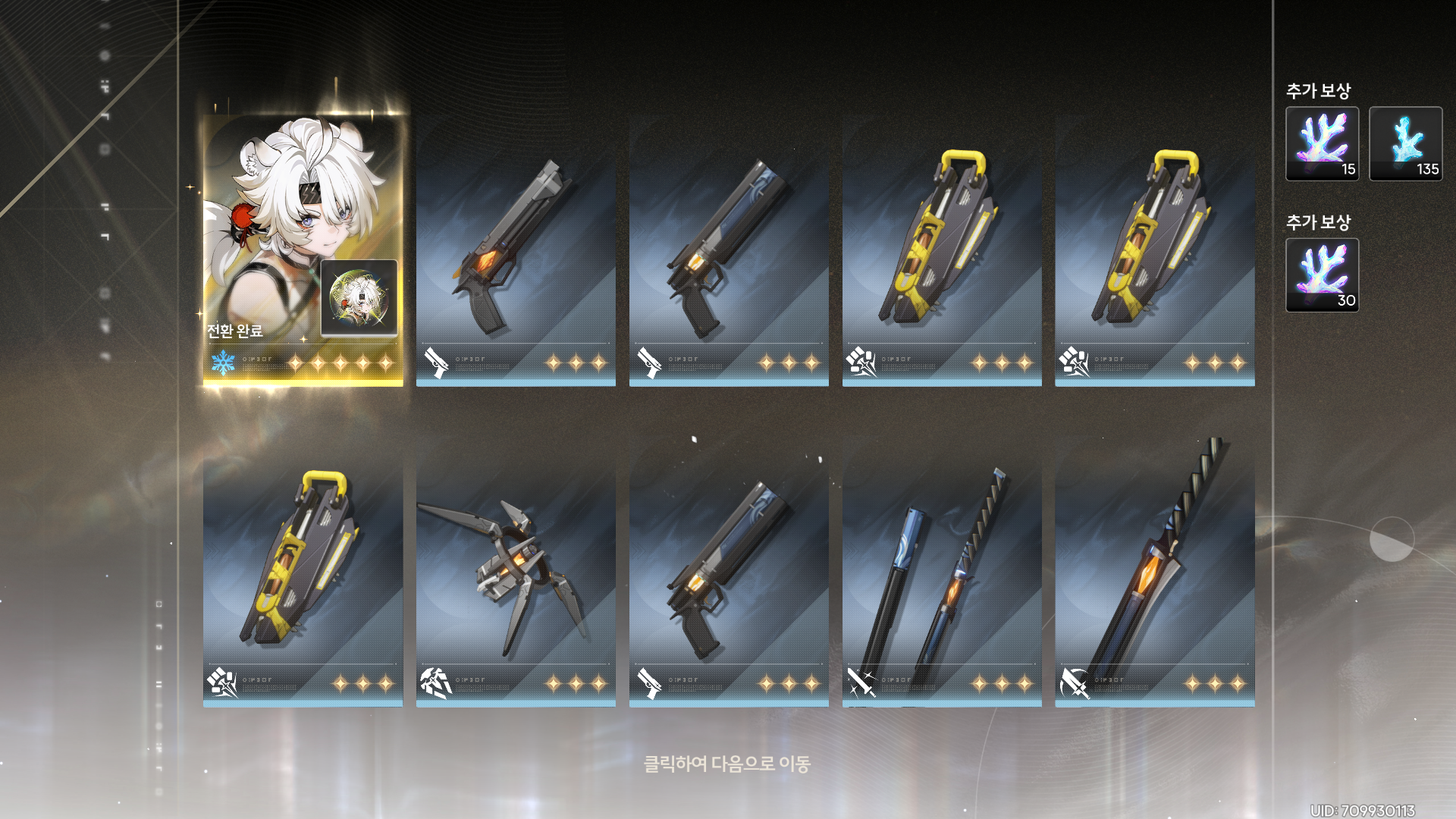
Task: Inspect the 30 purple coral reward
Action: tap(1322, 275)
